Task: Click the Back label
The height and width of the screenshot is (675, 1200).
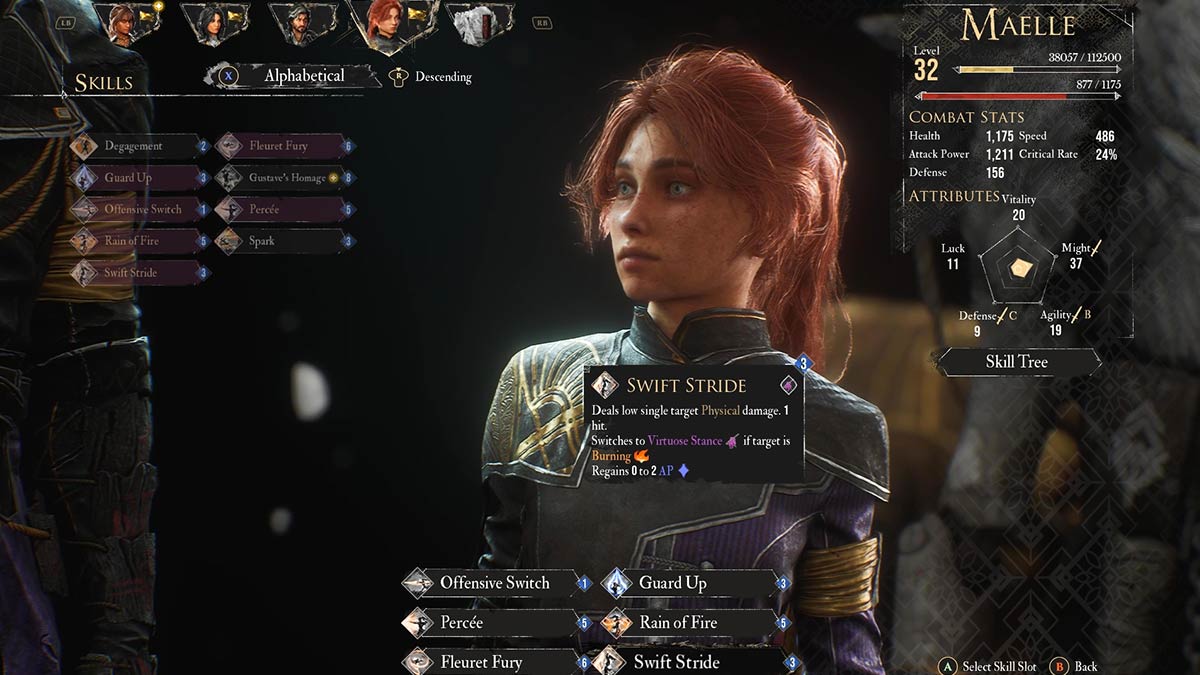Action: coord(1085,666)
